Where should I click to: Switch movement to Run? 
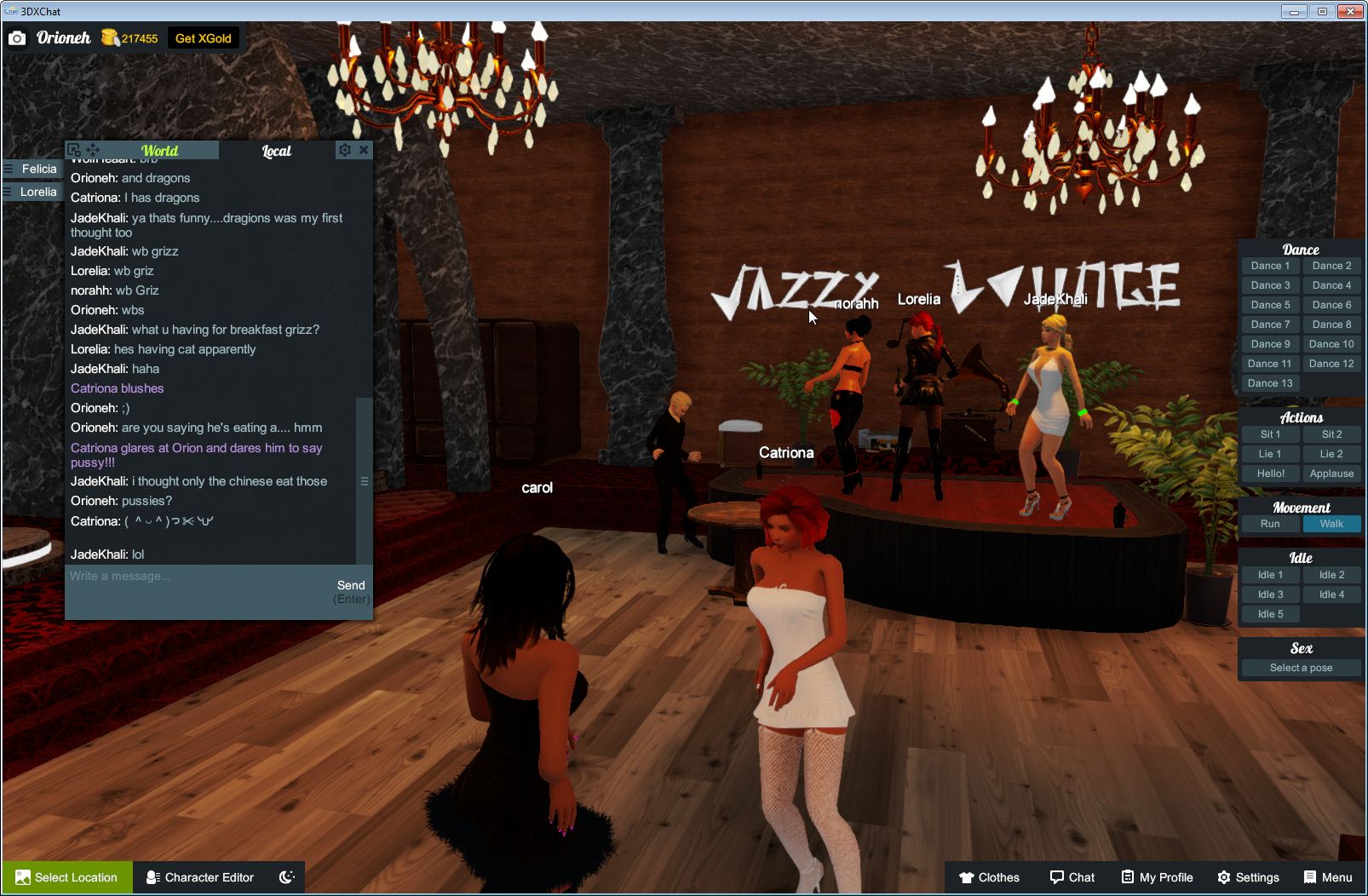tap(1270, 524)
